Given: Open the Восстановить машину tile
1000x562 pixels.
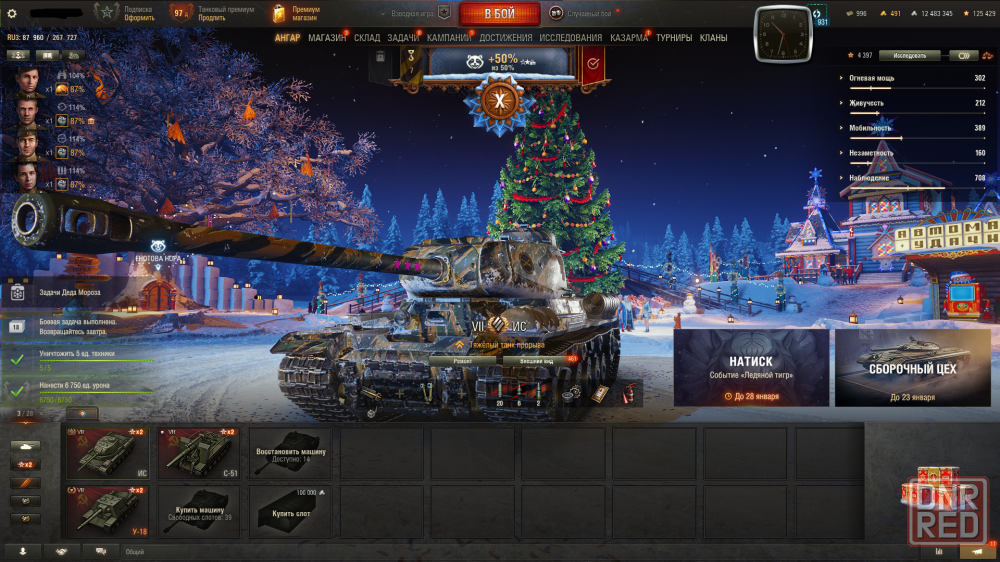Looking at the screenshot, I should click(290, 453).
